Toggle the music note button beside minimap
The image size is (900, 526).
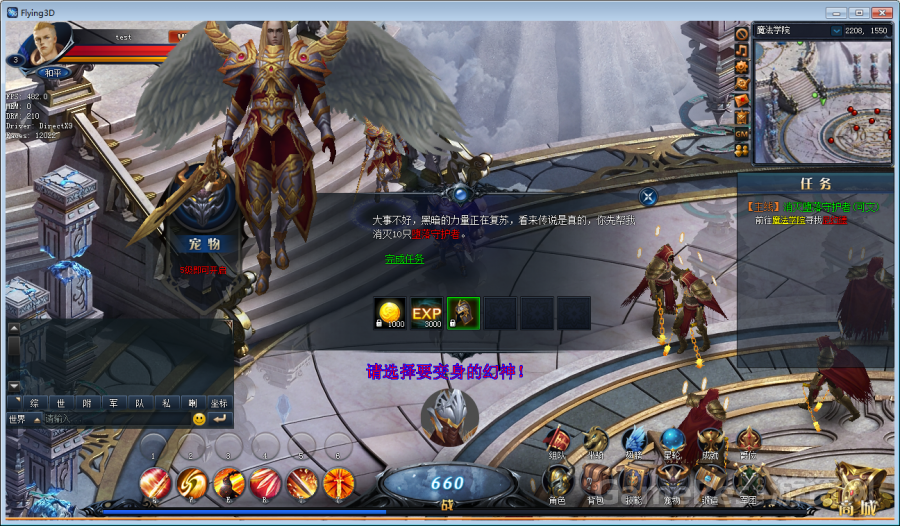tap(742, 49)
